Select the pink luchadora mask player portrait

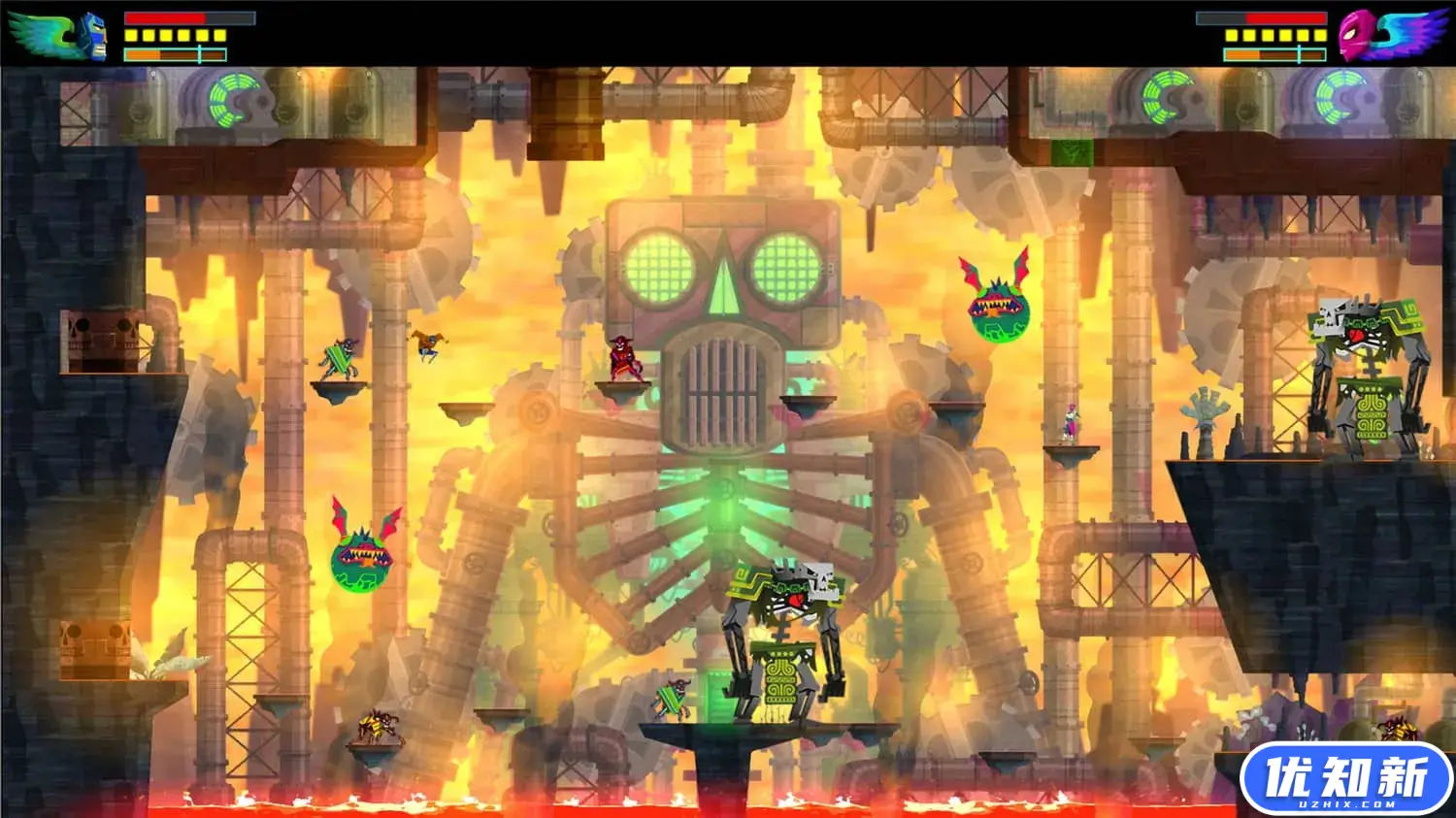coord(1357,36)
